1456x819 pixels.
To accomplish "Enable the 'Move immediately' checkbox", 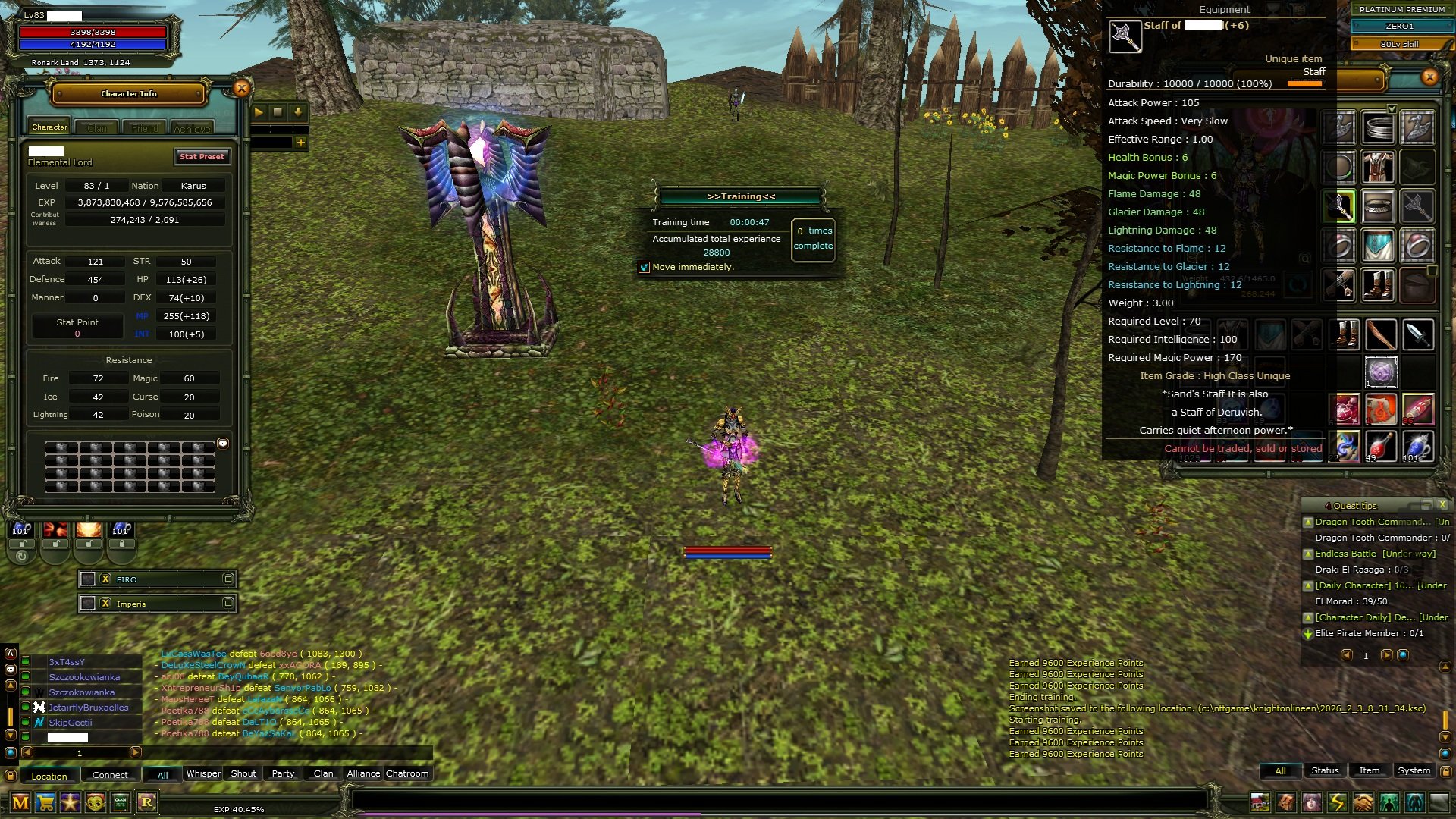I will [645, 267].
